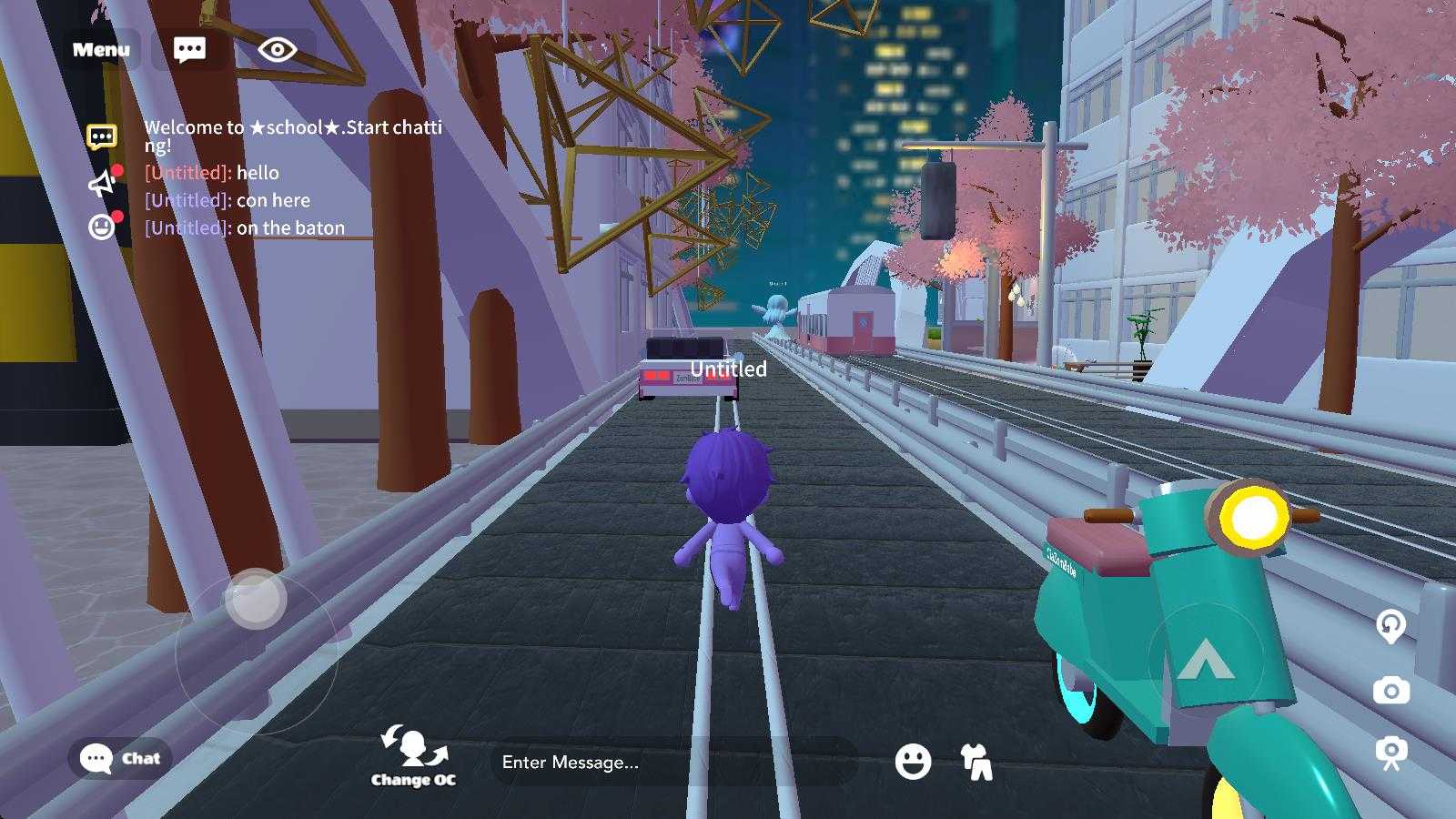
Task: Activate the reset position pin icon
Action: click(x=1390, y=625)
